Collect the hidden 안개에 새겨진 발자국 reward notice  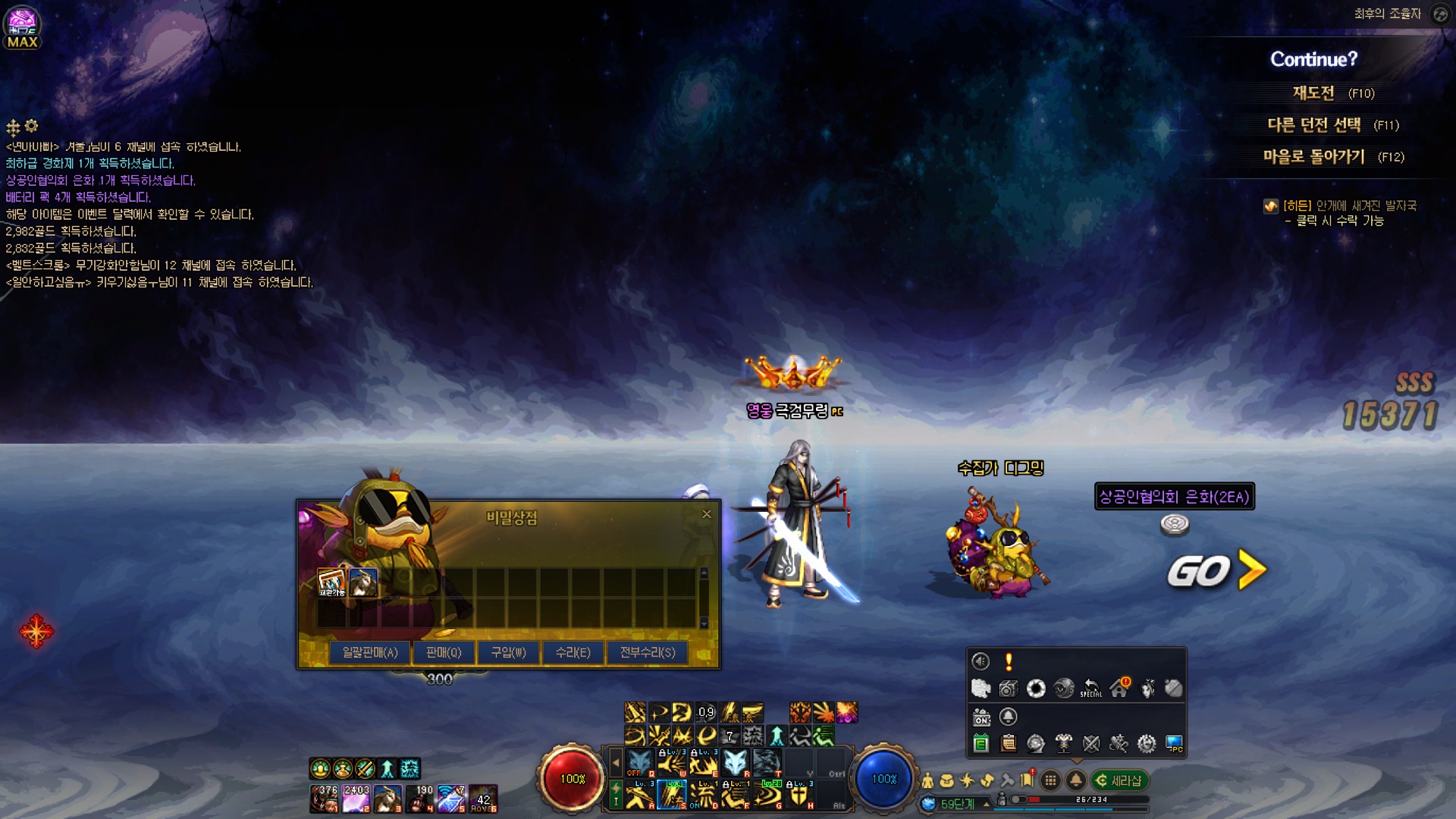click(1339, 213)
